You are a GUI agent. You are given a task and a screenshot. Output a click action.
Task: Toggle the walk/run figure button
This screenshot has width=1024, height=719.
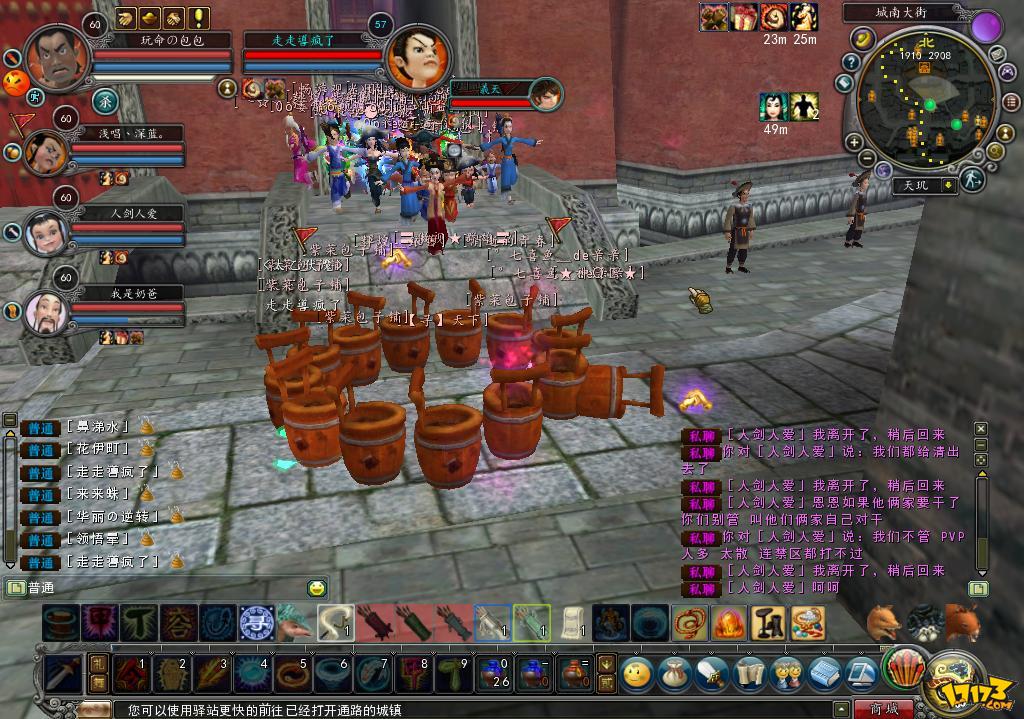(971, 180)
